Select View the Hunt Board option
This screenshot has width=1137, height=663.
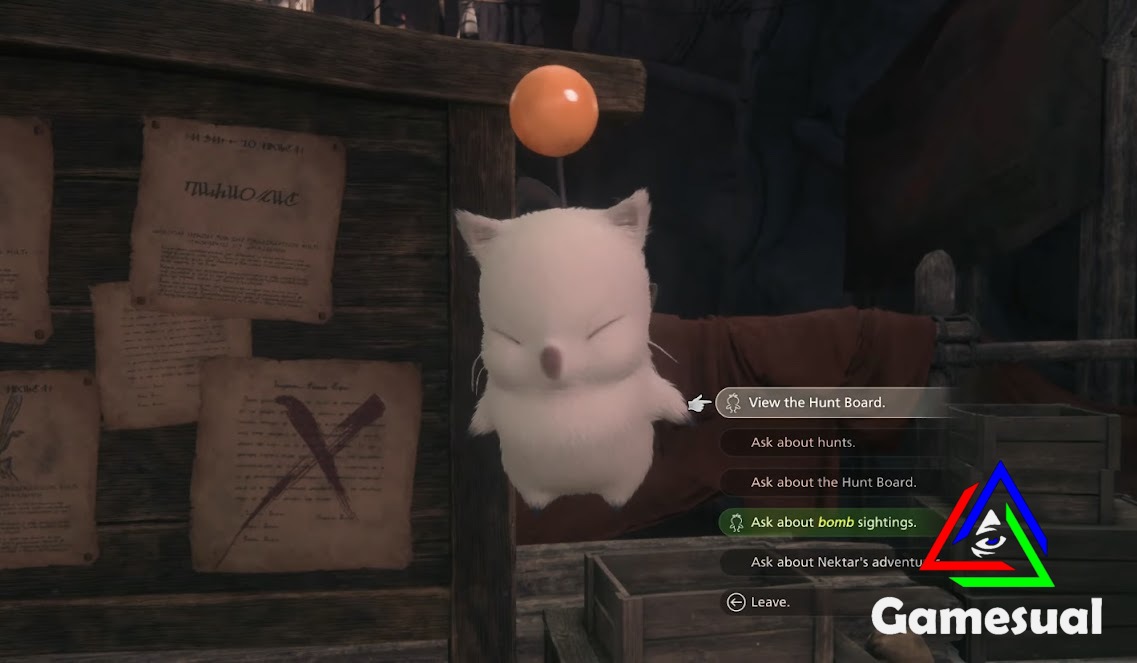(816, 403)
